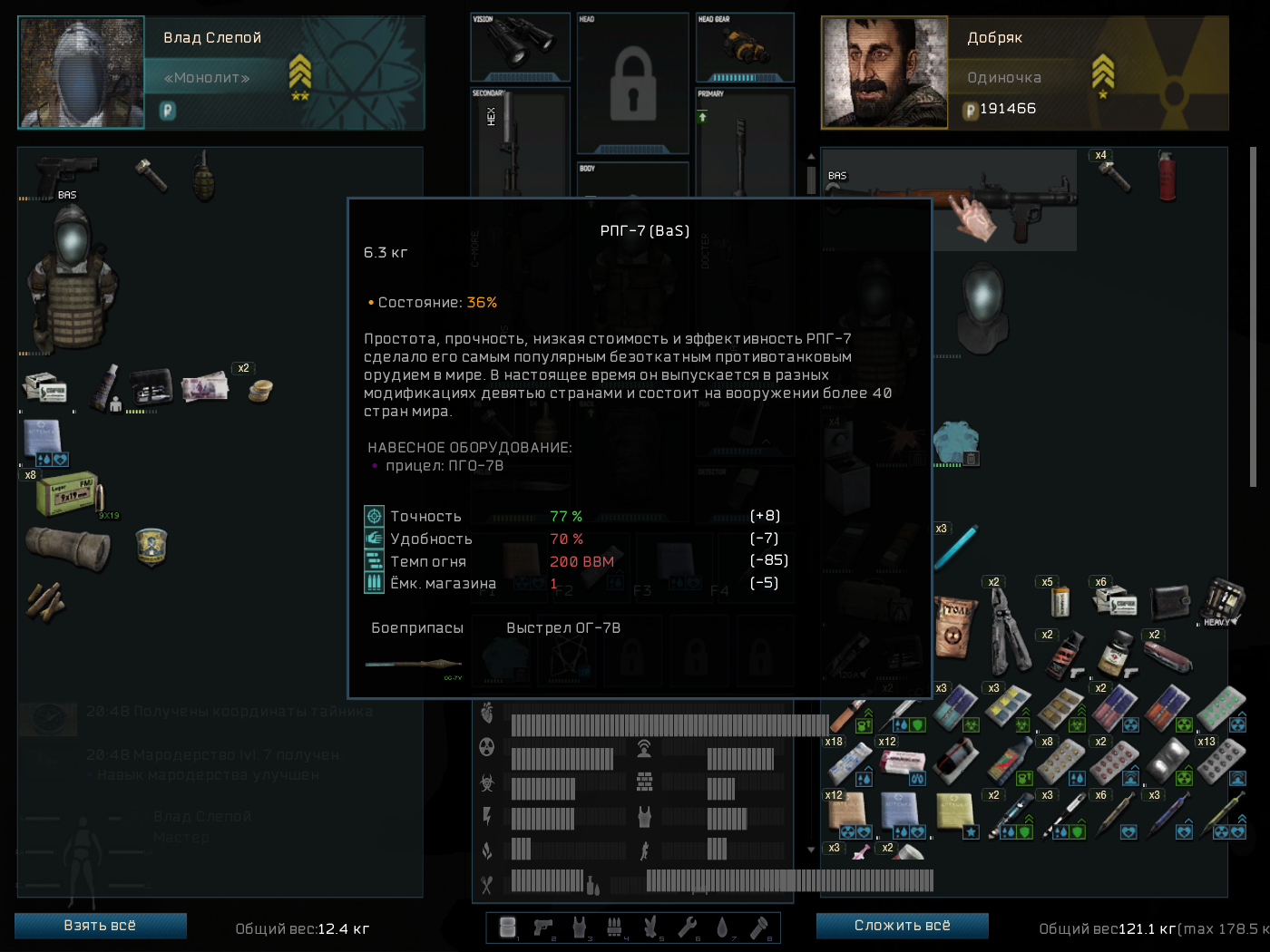1270x952 pixels.
Task: Select the red fire extinguisher item
Action: pos(1166,175)
